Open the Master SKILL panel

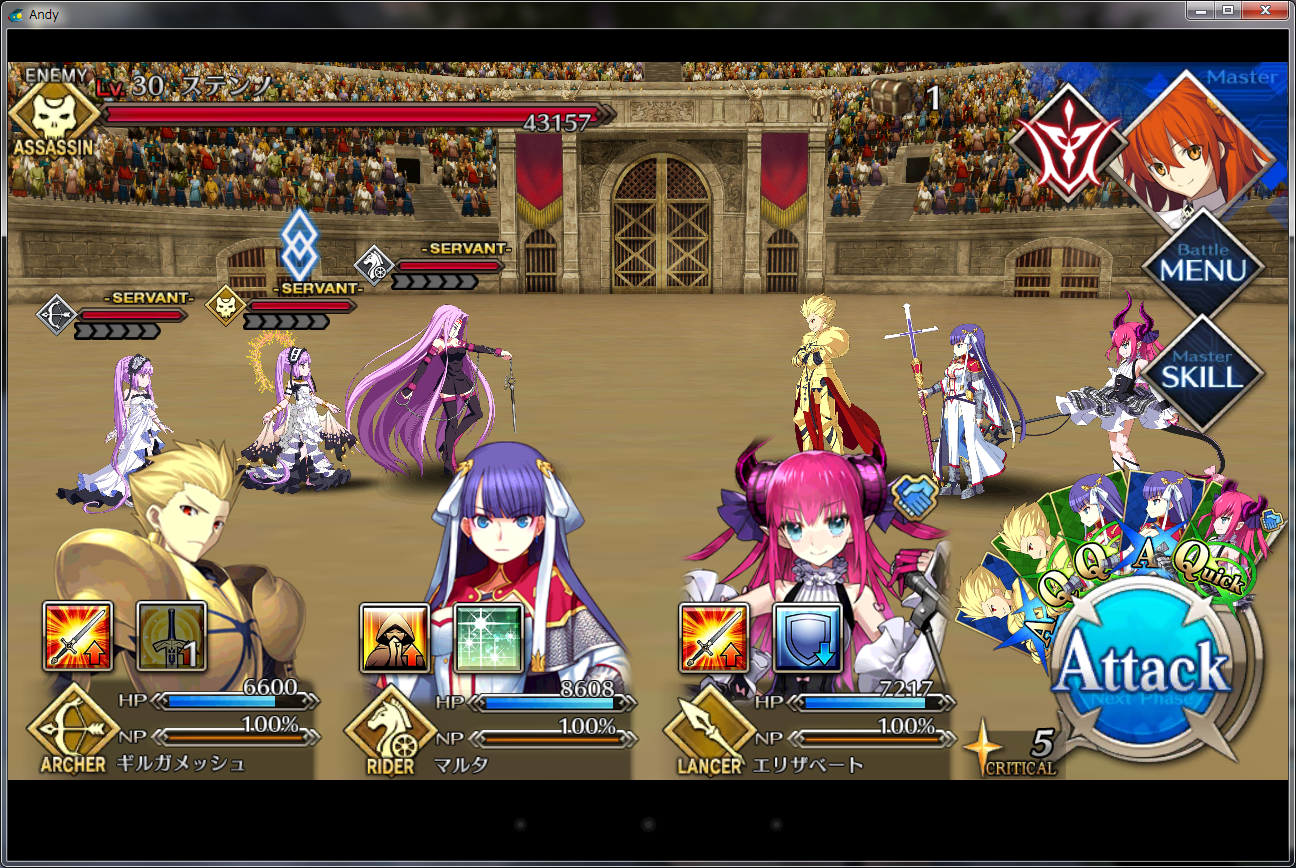click(x=1202, y=370)
